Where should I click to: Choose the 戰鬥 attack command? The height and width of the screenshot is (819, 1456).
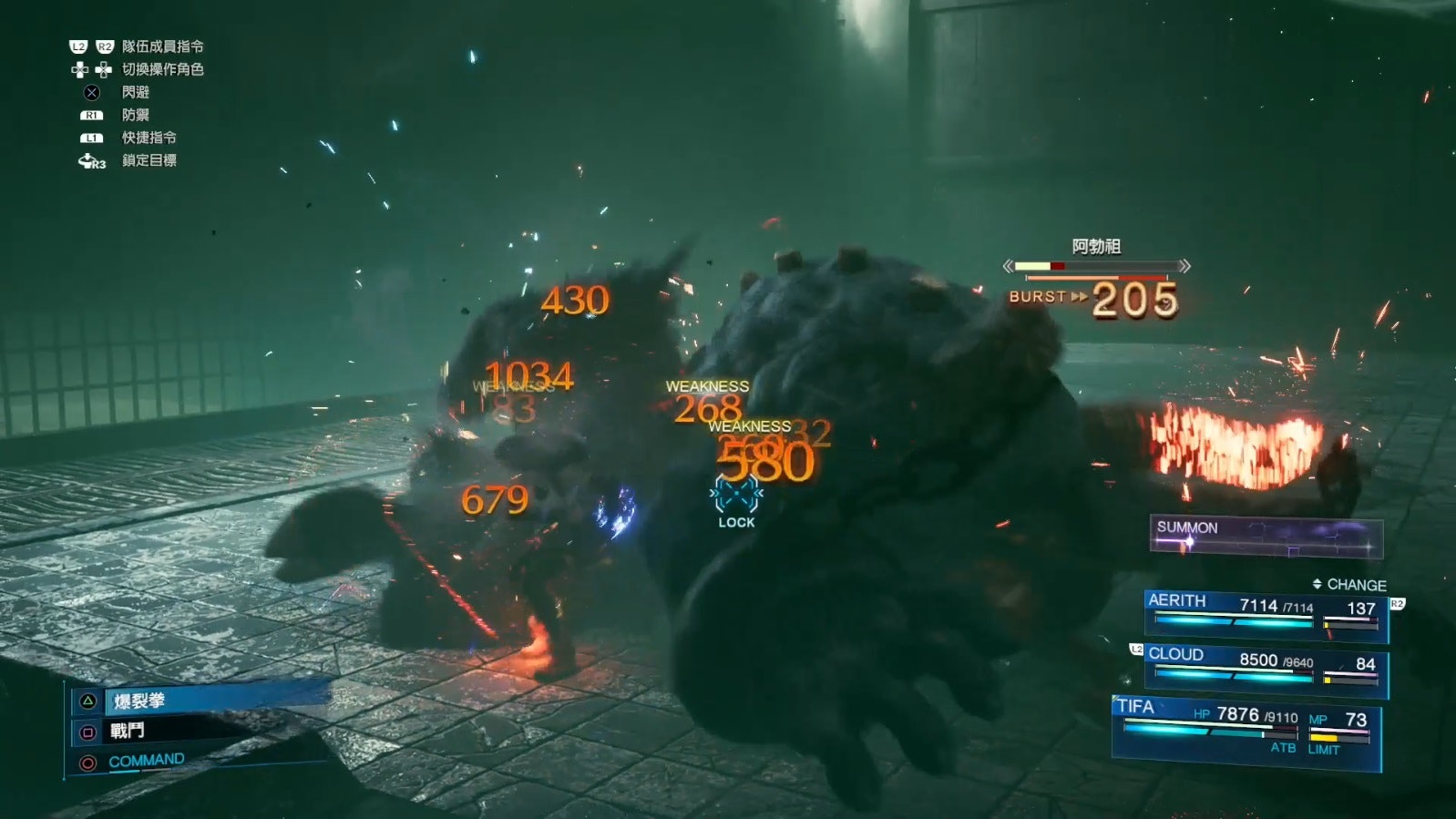128,731
